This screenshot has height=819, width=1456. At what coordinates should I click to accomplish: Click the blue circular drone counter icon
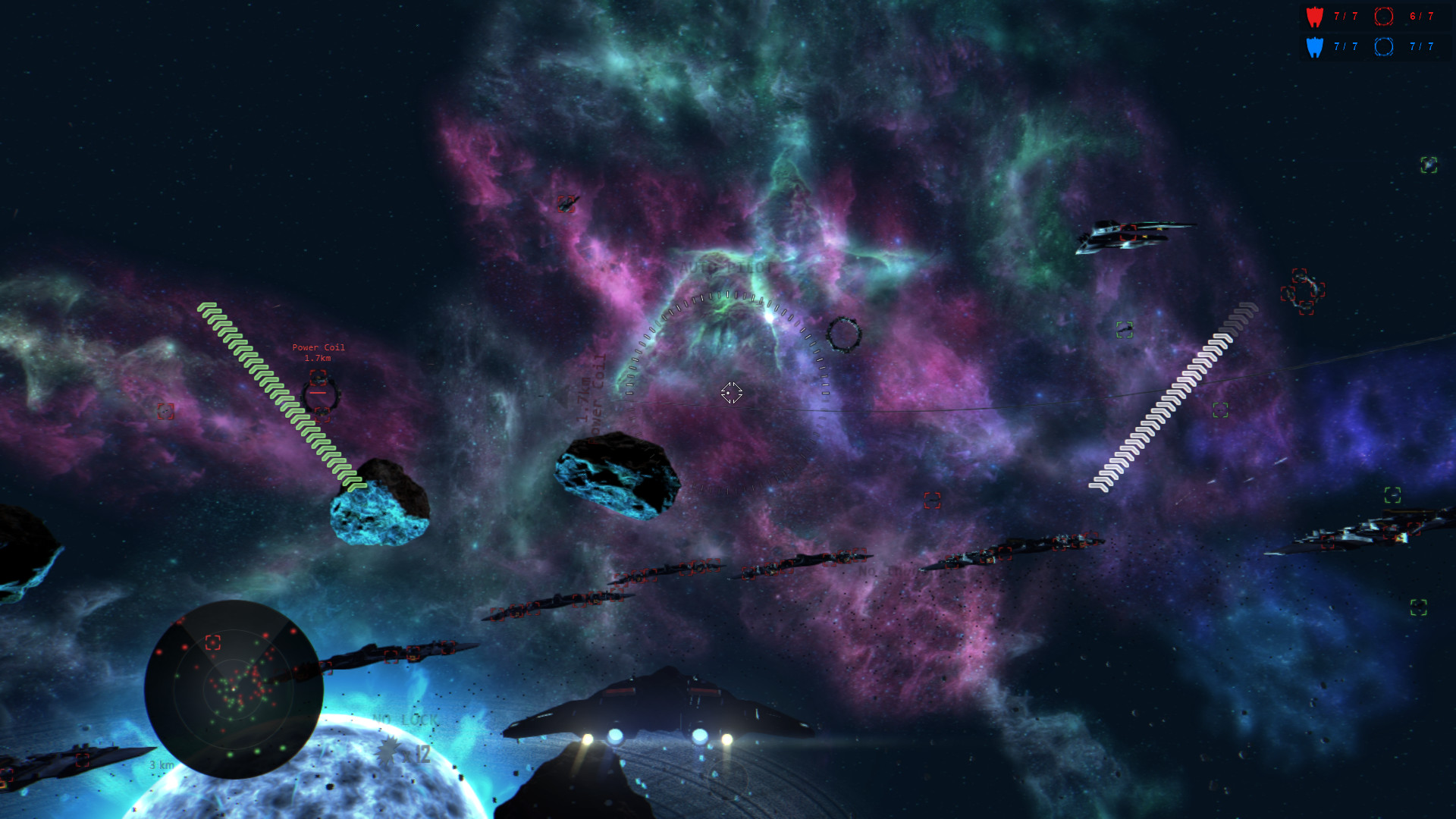(1384, 47)
